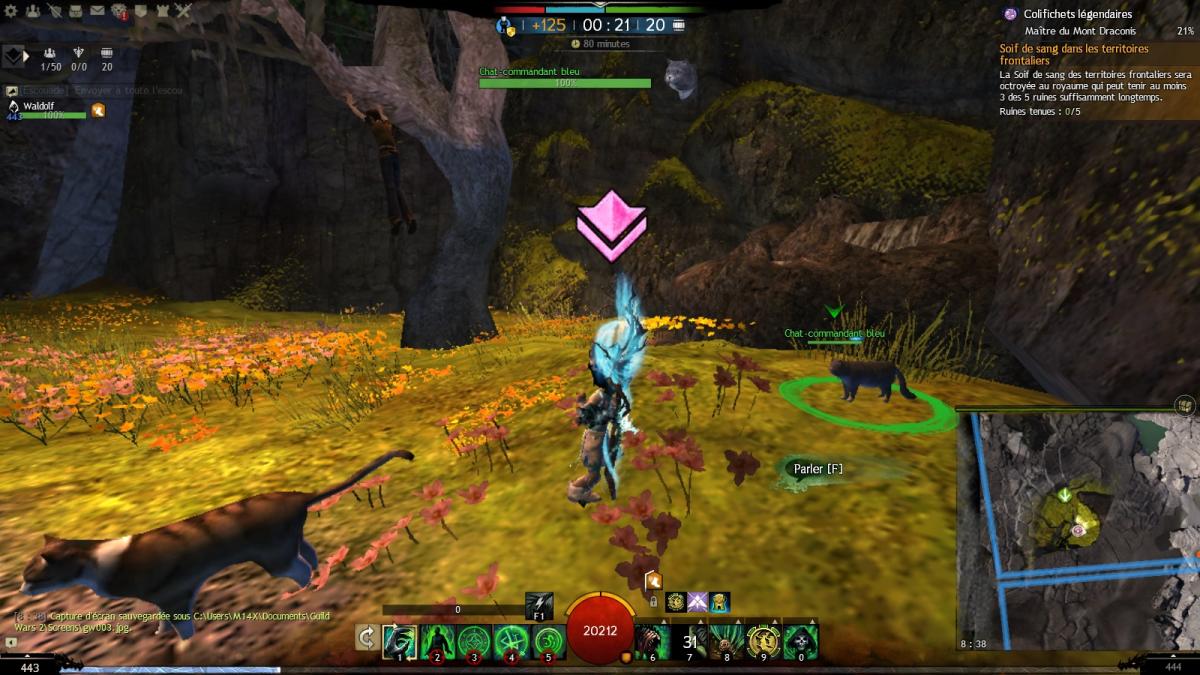Activate the green silhouette skill 2
The image size is (1200, 675).
pyautogui.click(x=437, y=641)
